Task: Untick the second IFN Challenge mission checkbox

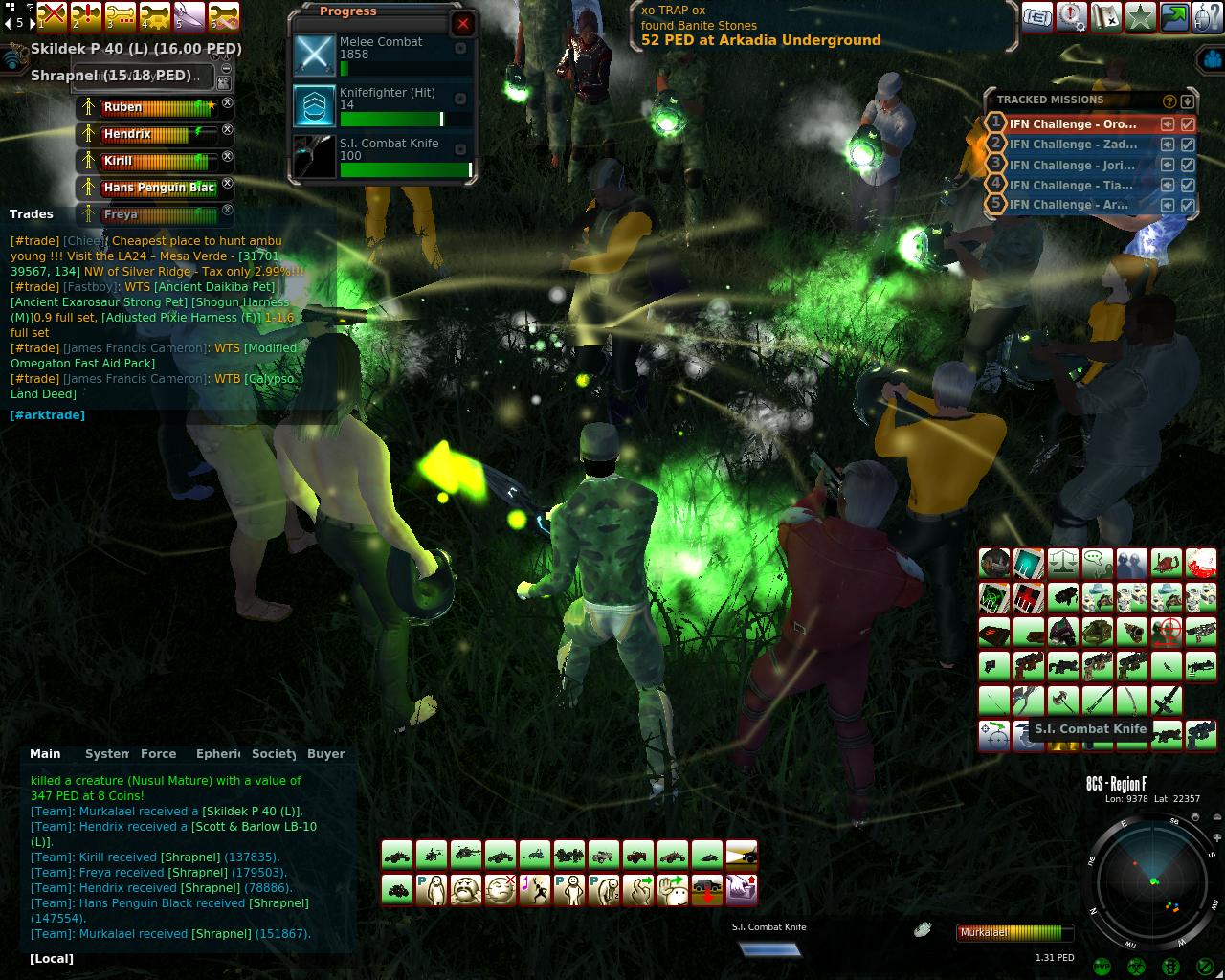Action: (x=1188, y=145)
